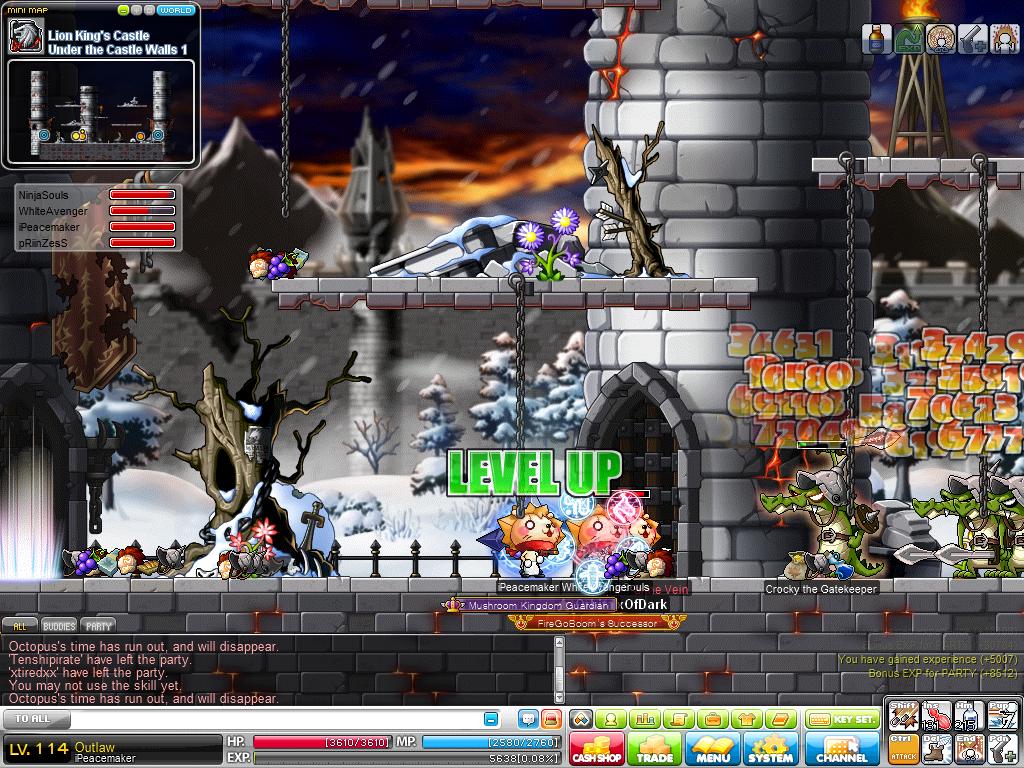Switch chat to the Party tab
This screenshot has height=768, width=1024.
98,626
